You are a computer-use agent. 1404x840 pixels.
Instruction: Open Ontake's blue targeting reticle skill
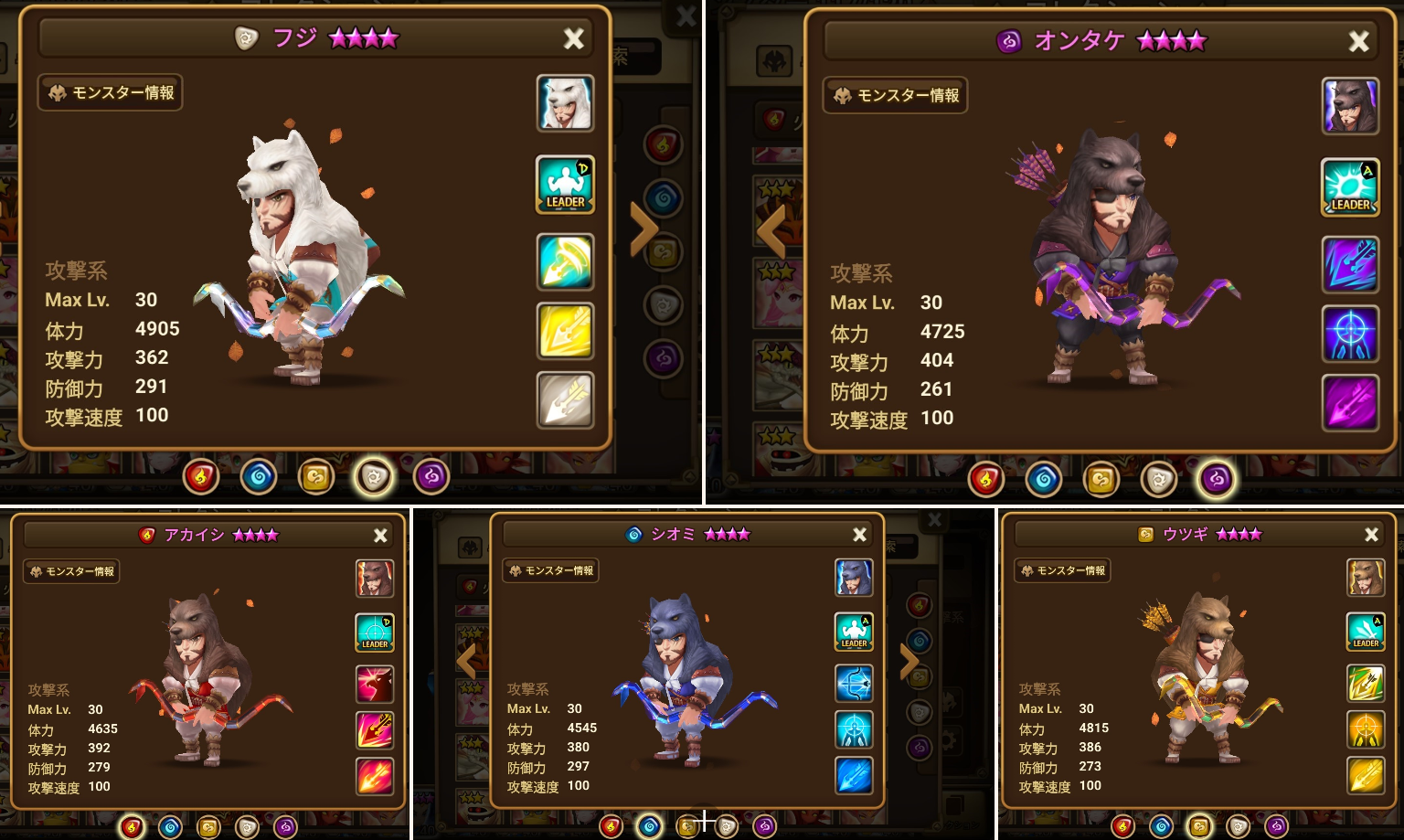tap(1350, 333)
